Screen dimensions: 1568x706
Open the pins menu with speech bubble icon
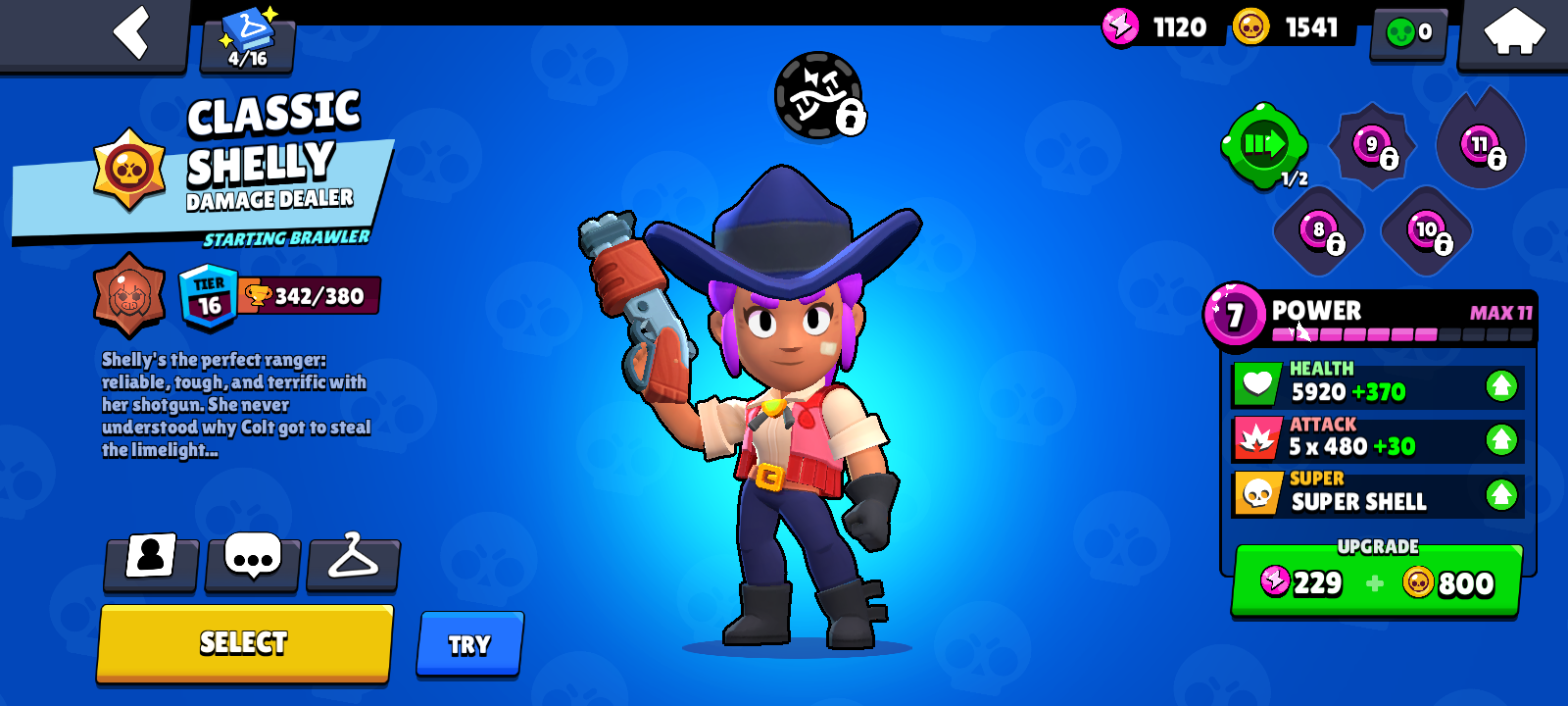(x=252, y=559)
